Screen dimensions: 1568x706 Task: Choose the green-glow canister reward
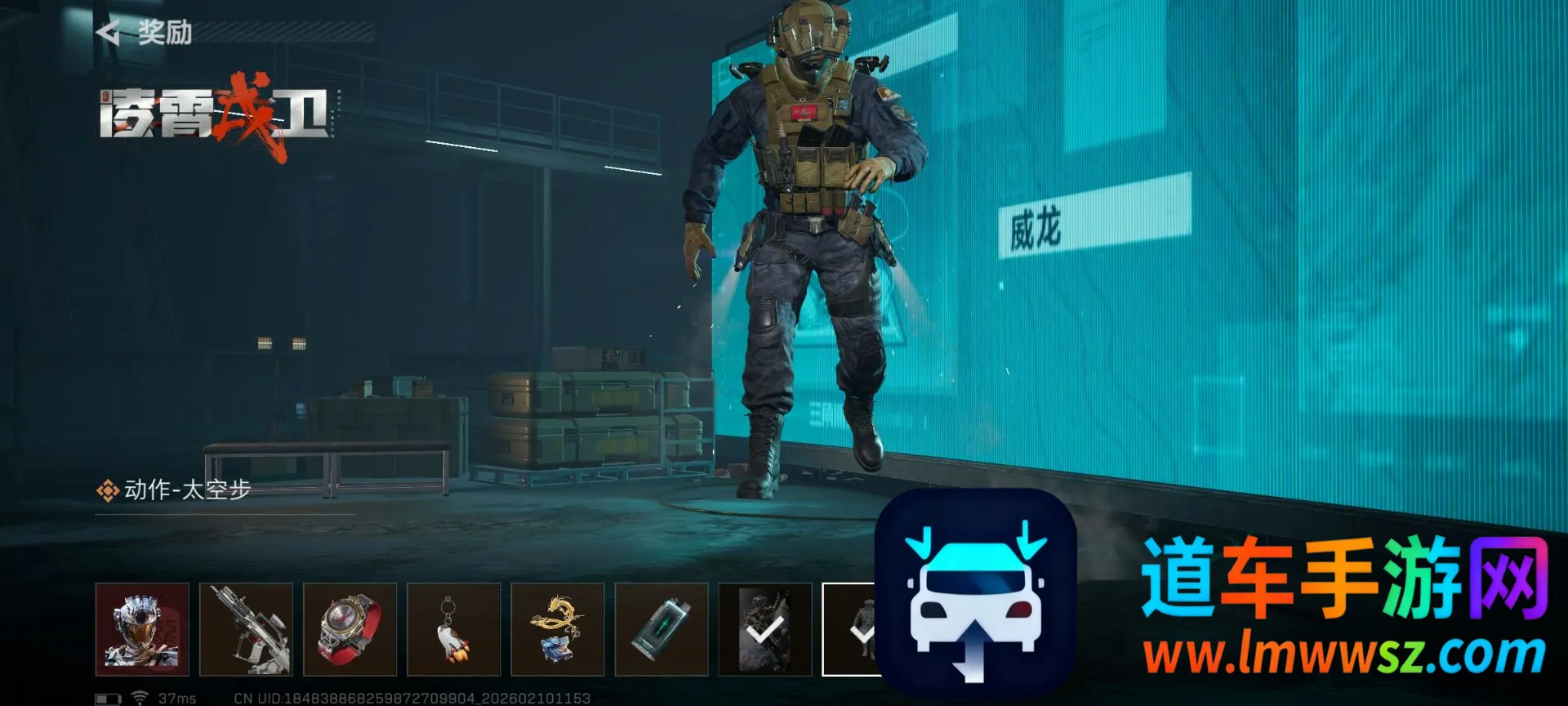(x=661, y=629)
